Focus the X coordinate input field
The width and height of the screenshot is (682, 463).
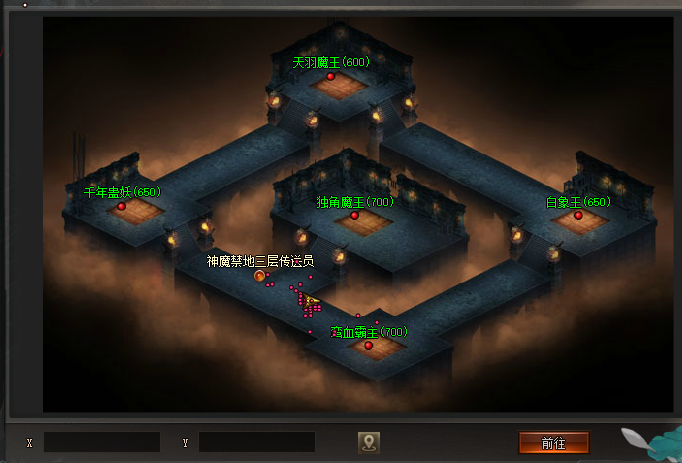[x=101, y=442]
